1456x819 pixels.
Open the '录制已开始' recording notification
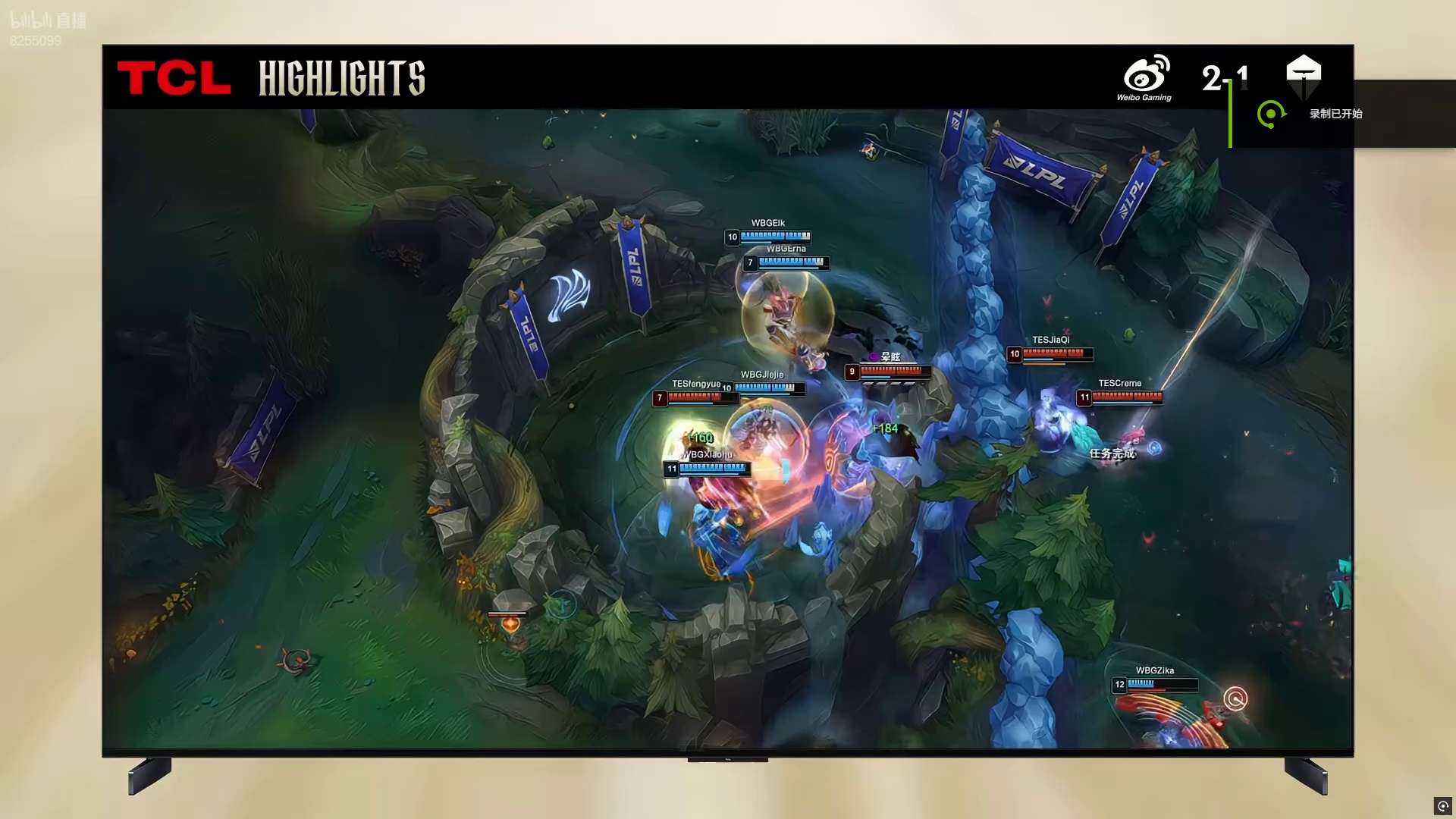(1335, 114)
